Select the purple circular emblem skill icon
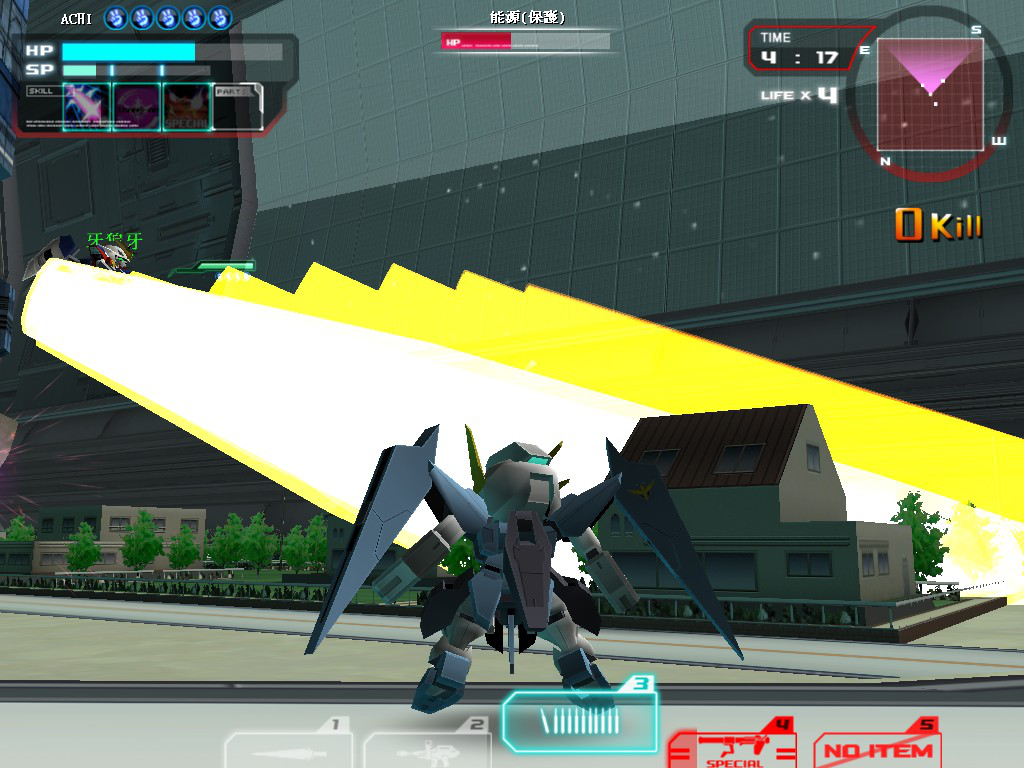Viewport: 1024px width, 768px height. pyautogui.click(x=137, y=107)
